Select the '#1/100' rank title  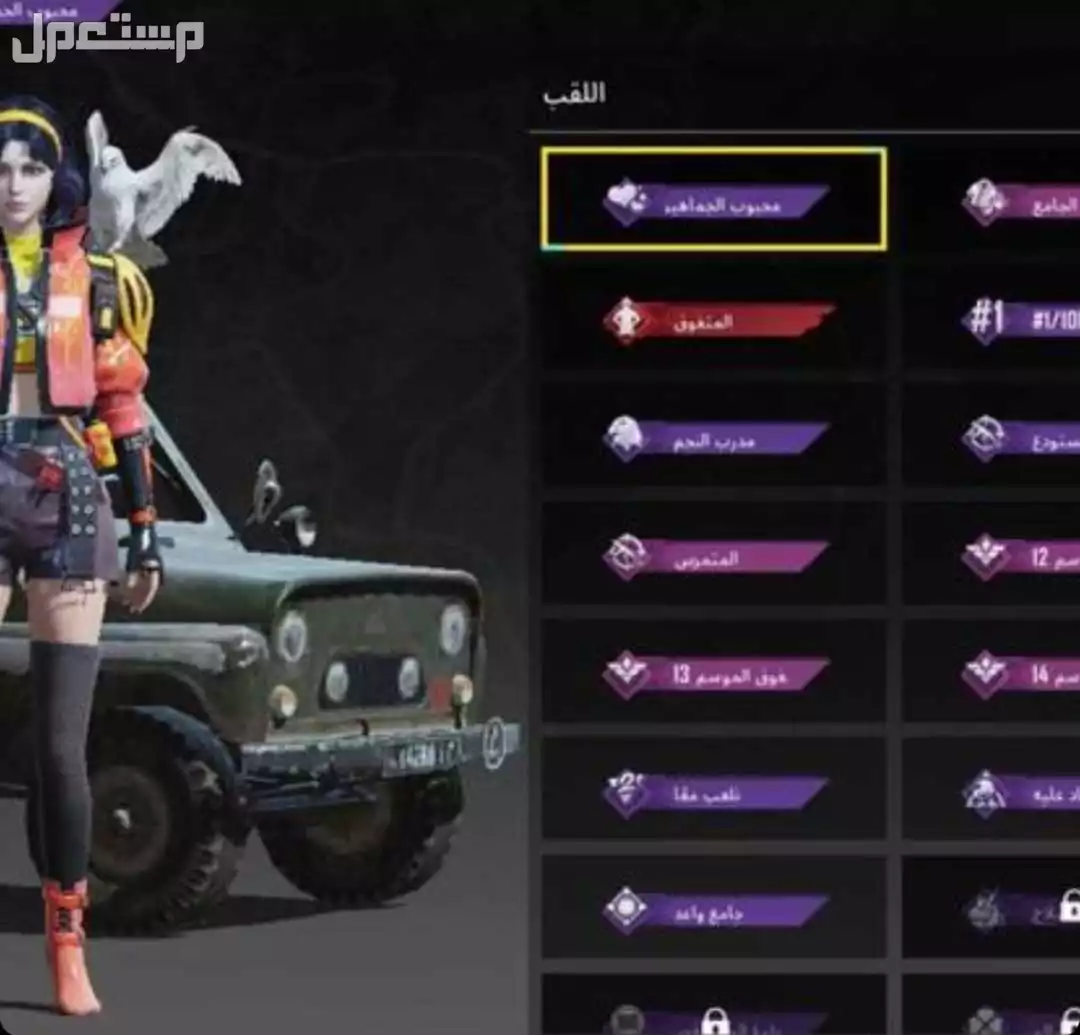(1020, 319)
